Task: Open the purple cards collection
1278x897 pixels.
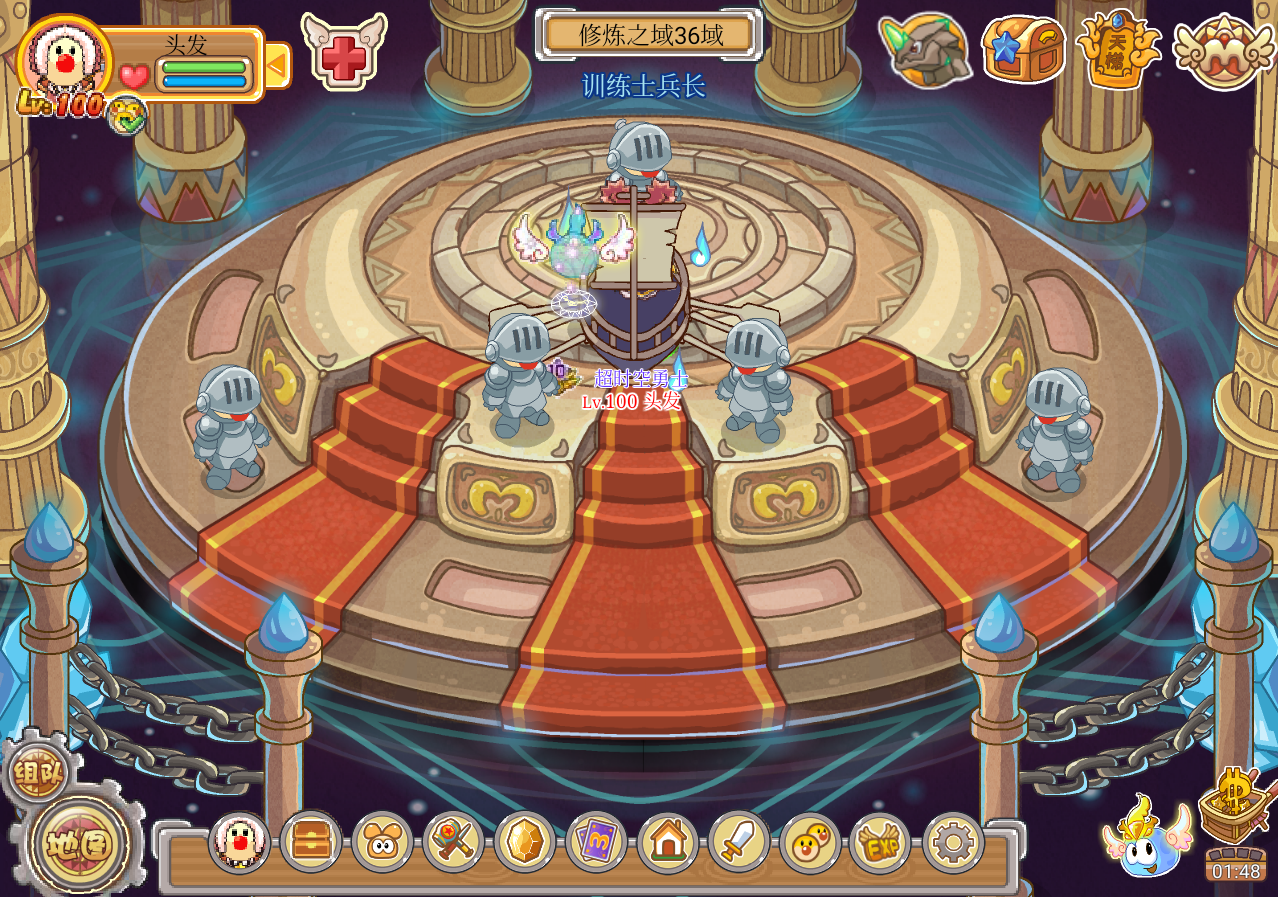Action: click(596, 843)
